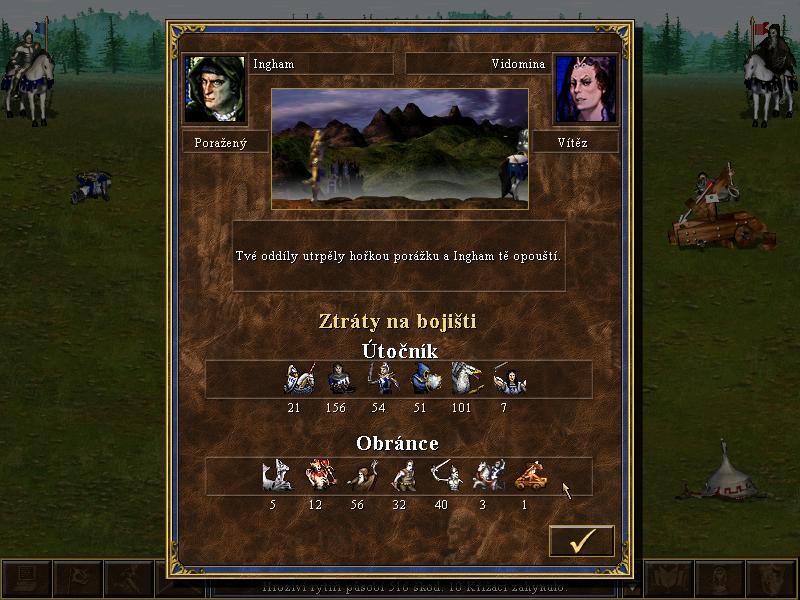Click the skeleton swordsman icon with 40 losses

pyautogui.click(x=445, y=476)
